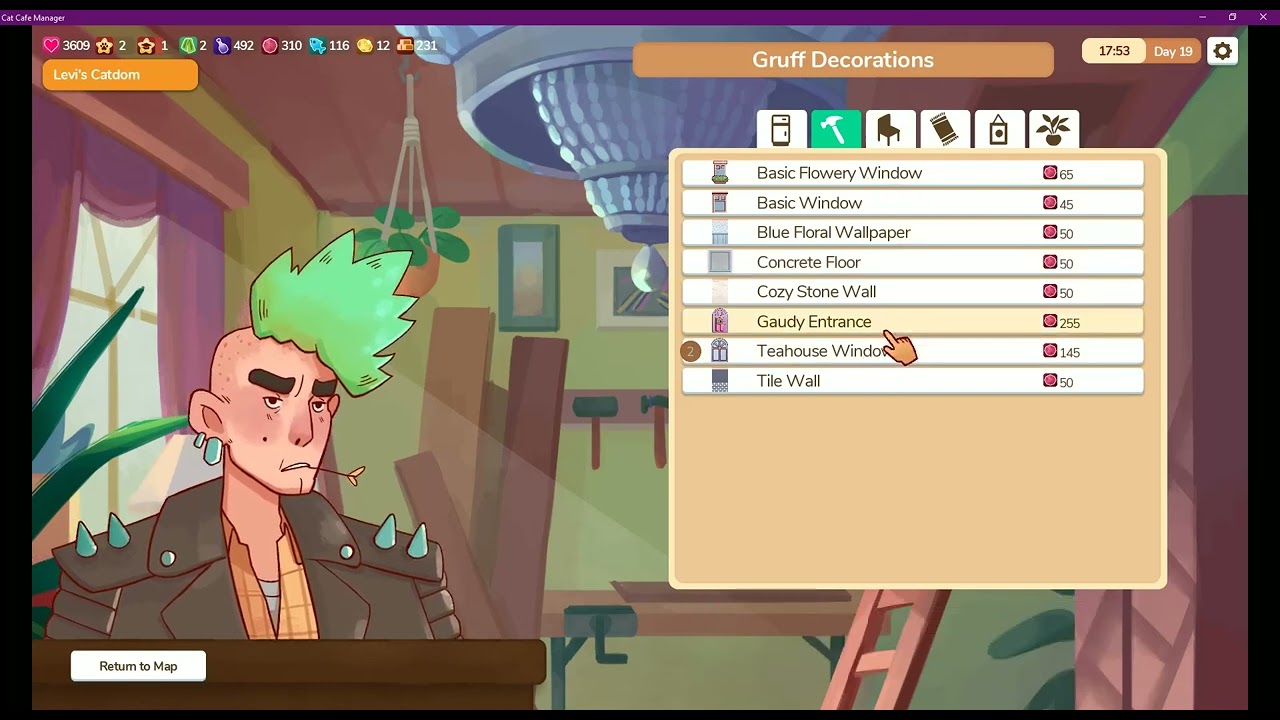Purchase the Gaudy Entrance

912,321
